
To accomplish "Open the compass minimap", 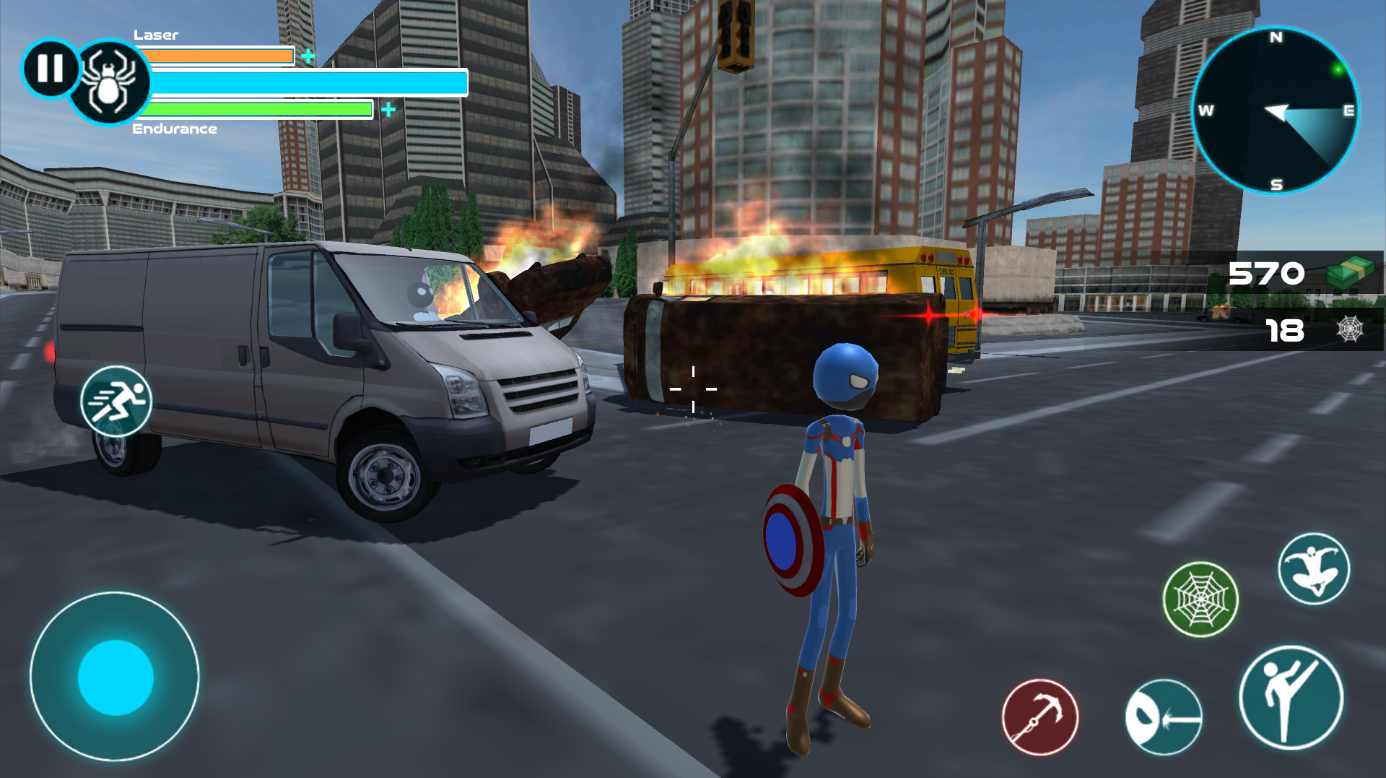I will (1275, 110).
